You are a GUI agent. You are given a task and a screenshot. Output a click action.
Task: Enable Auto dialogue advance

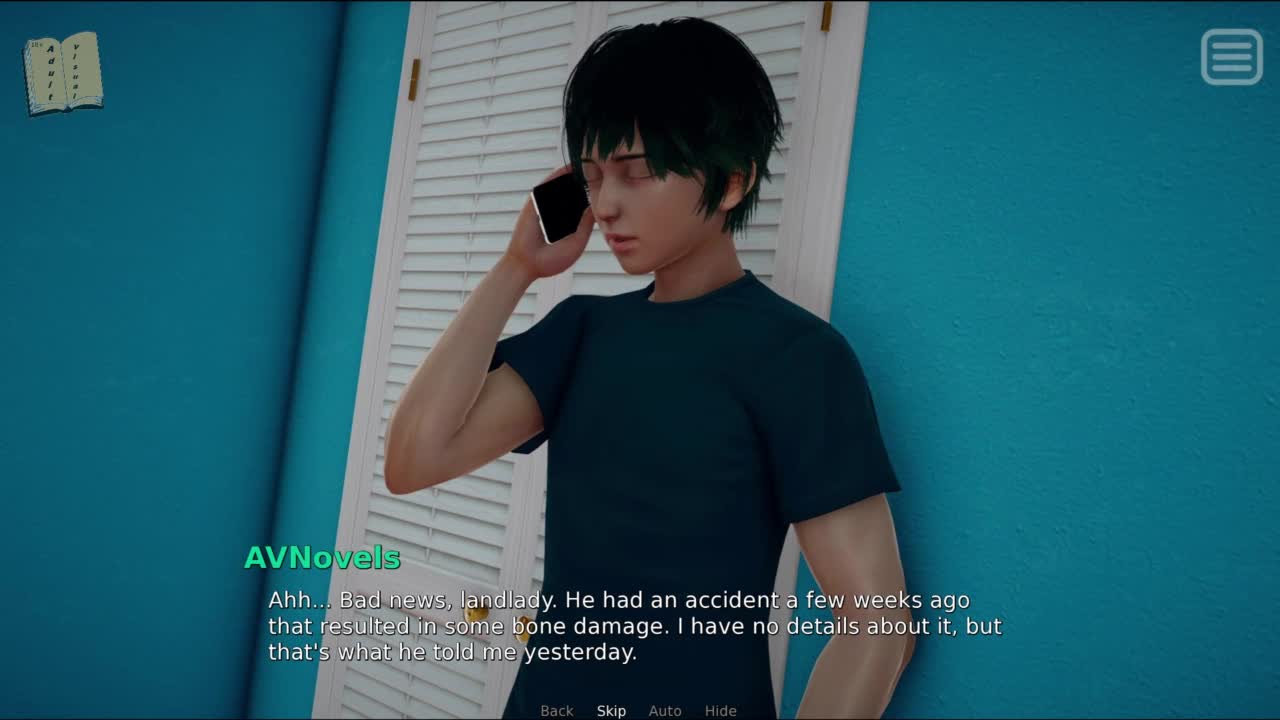tap(665, 711)
